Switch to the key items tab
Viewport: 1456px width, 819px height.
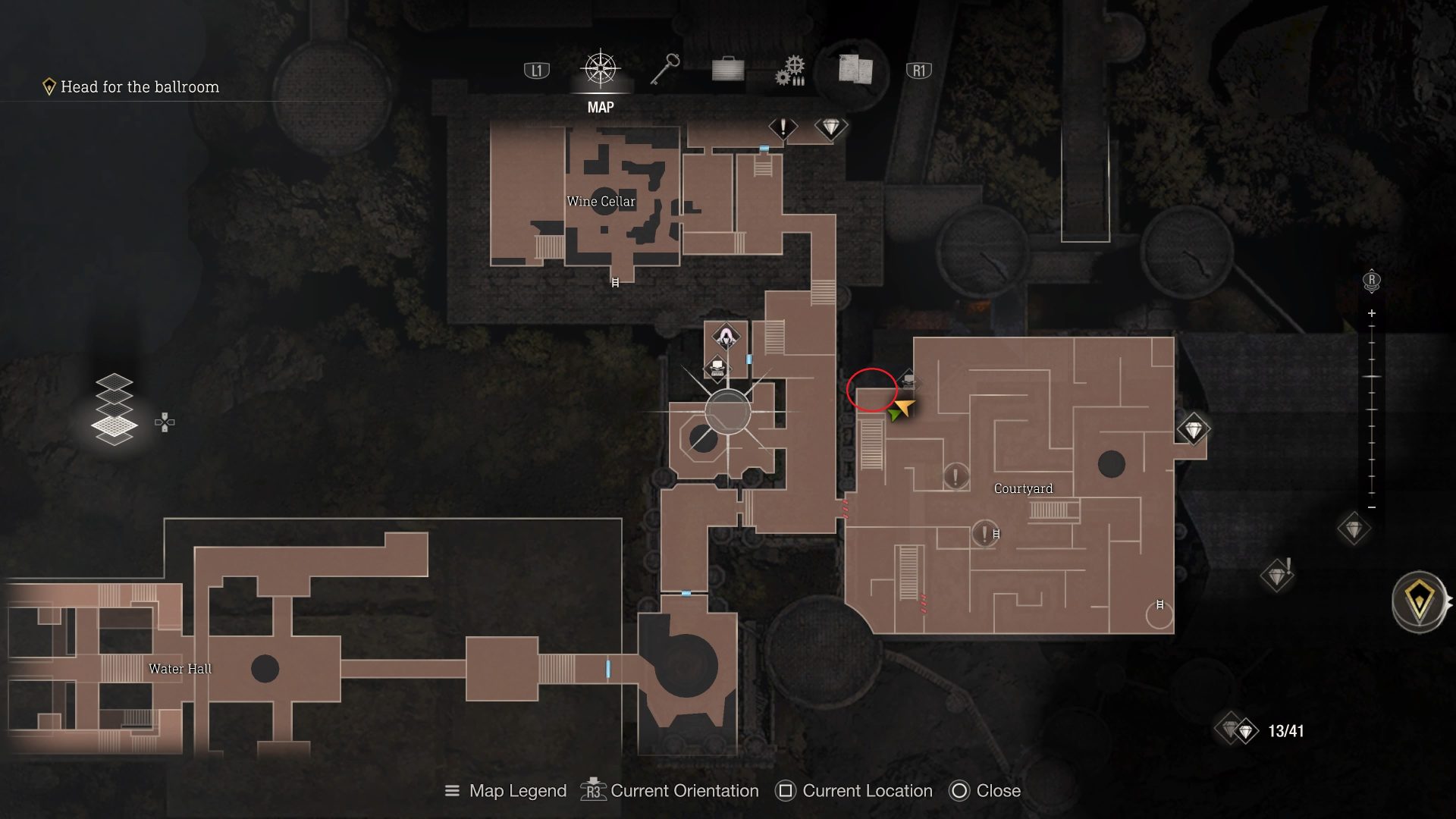[x=665, y=70]
